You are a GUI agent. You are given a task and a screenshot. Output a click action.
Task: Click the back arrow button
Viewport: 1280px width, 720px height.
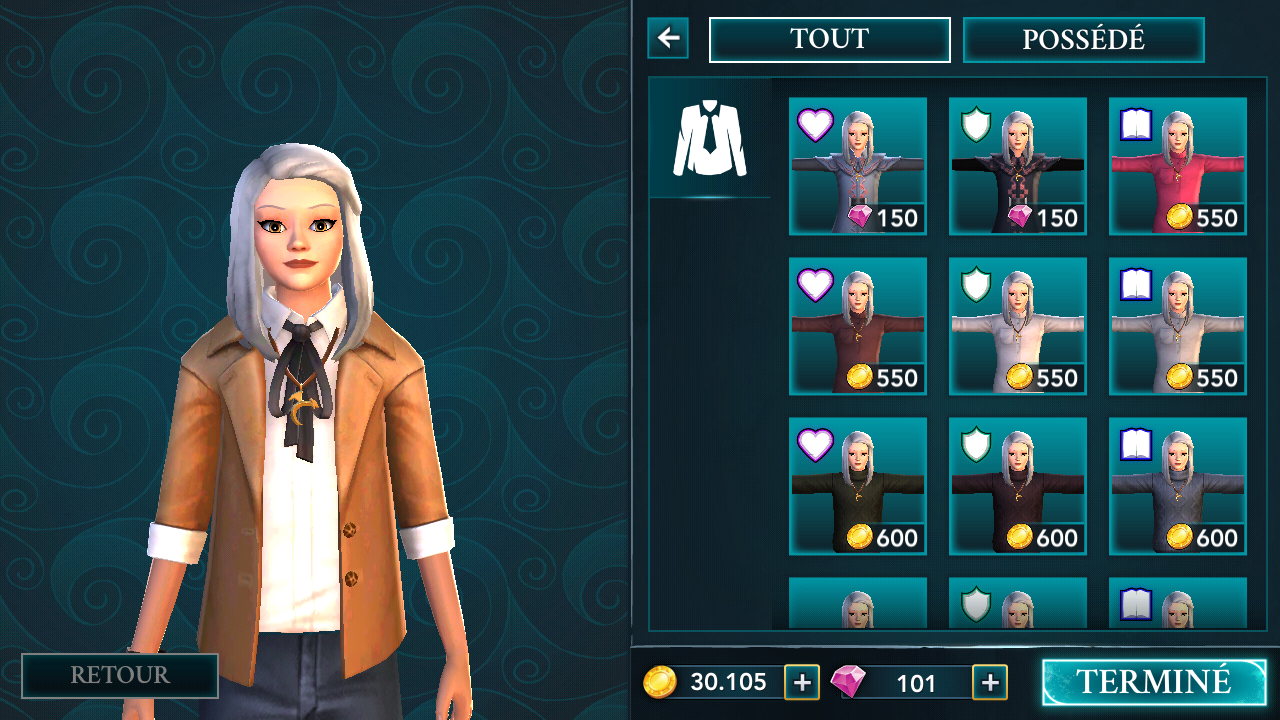[x=668, y=39]
